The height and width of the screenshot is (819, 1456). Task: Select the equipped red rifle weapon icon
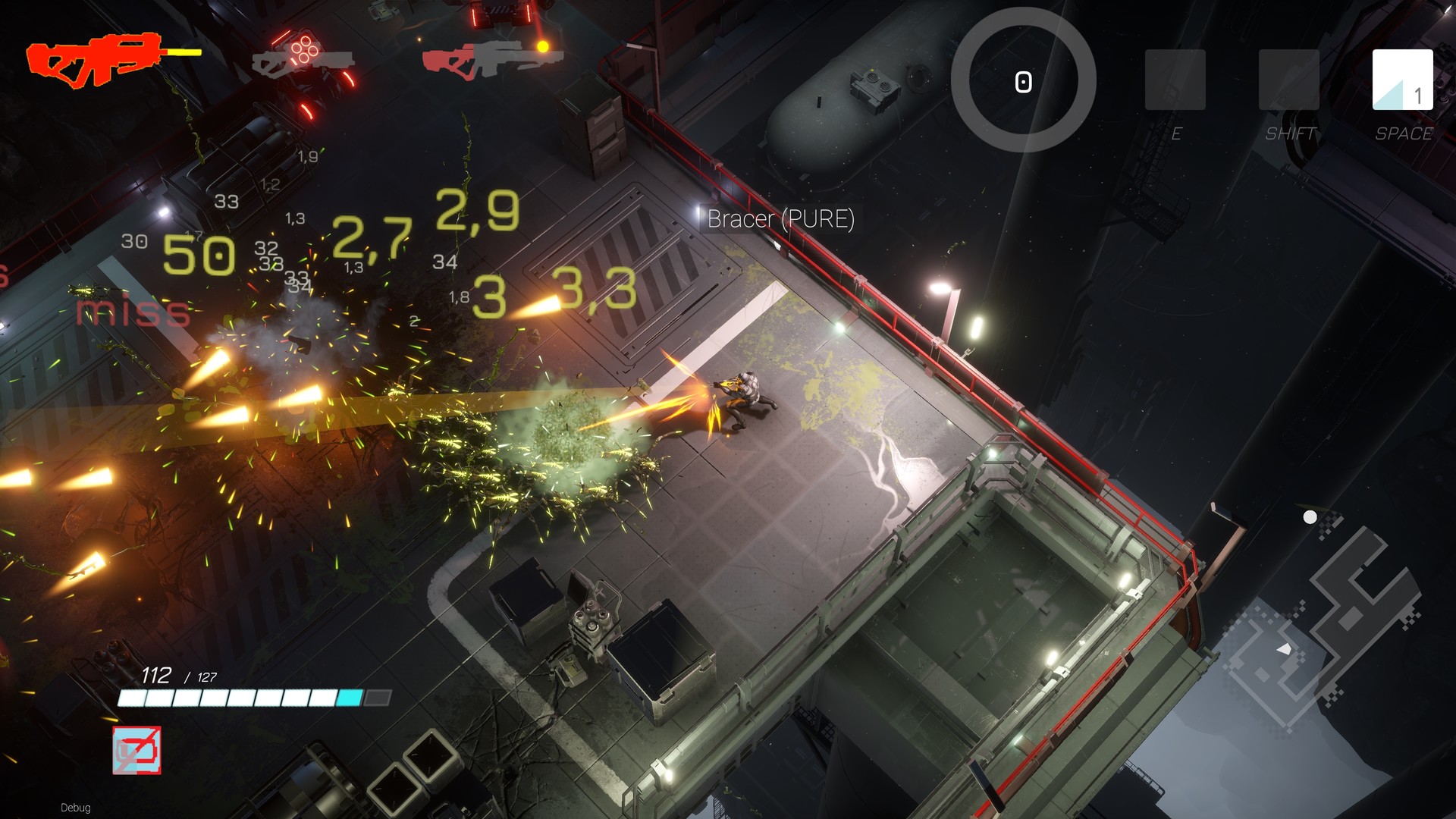(x=99, y=61)
